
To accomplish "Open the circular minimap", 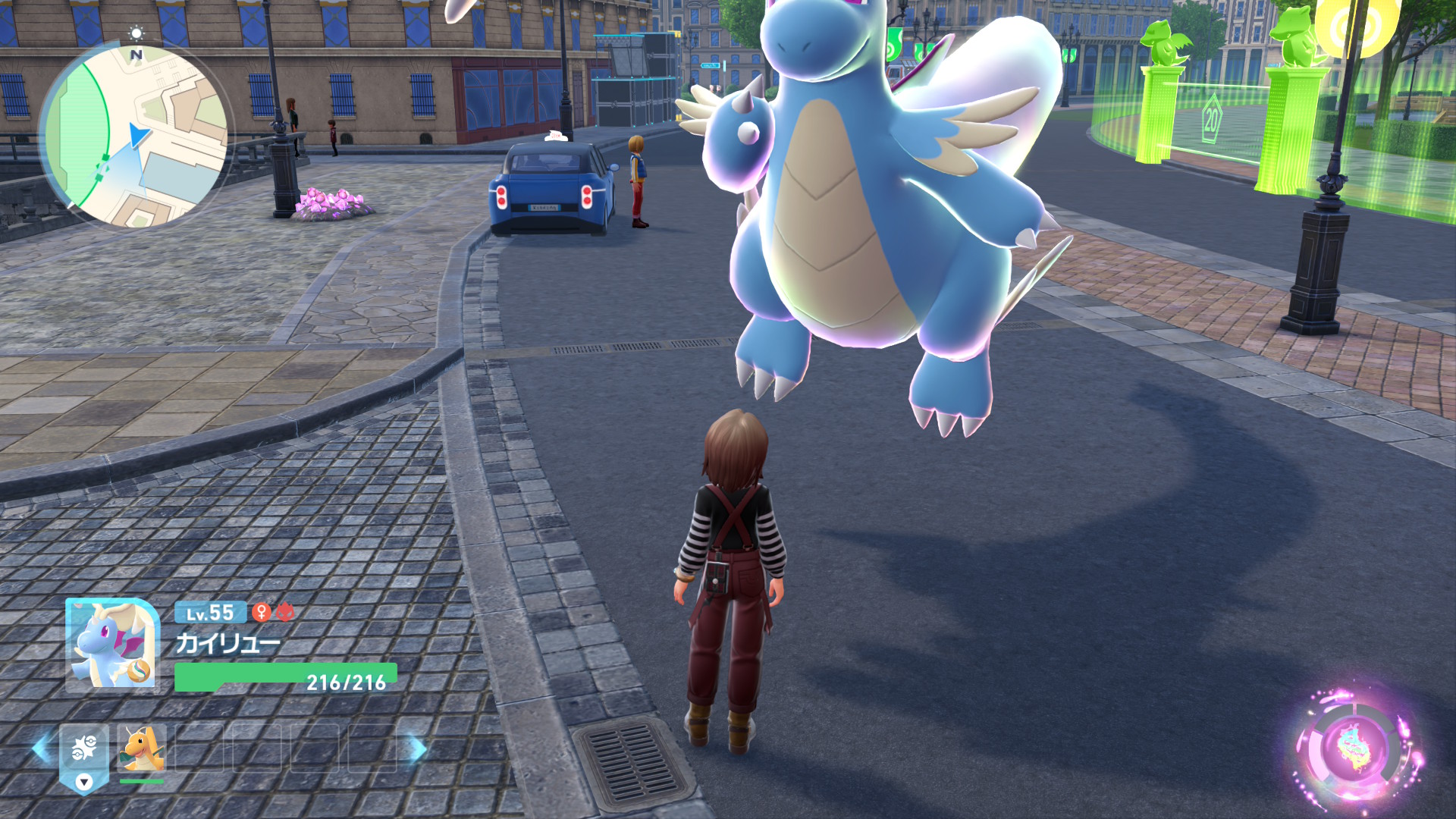I will pyautogui.click(x=133, y=136).
